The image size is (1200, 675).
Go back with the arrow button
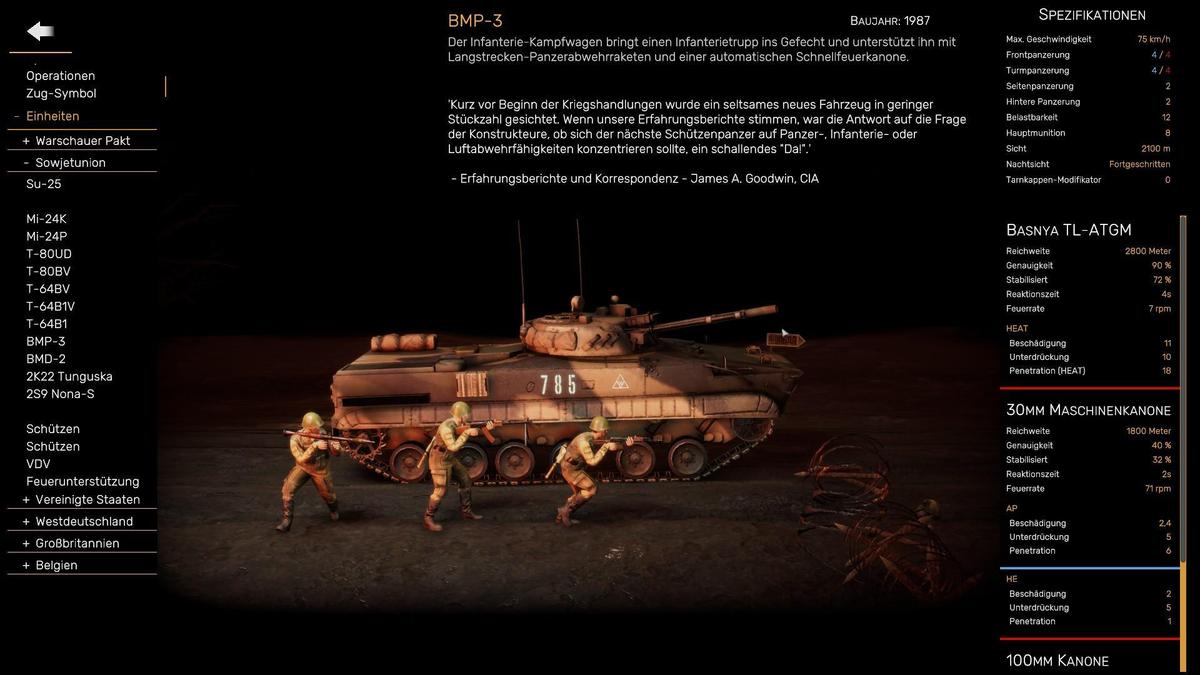(x=40, y=32)
